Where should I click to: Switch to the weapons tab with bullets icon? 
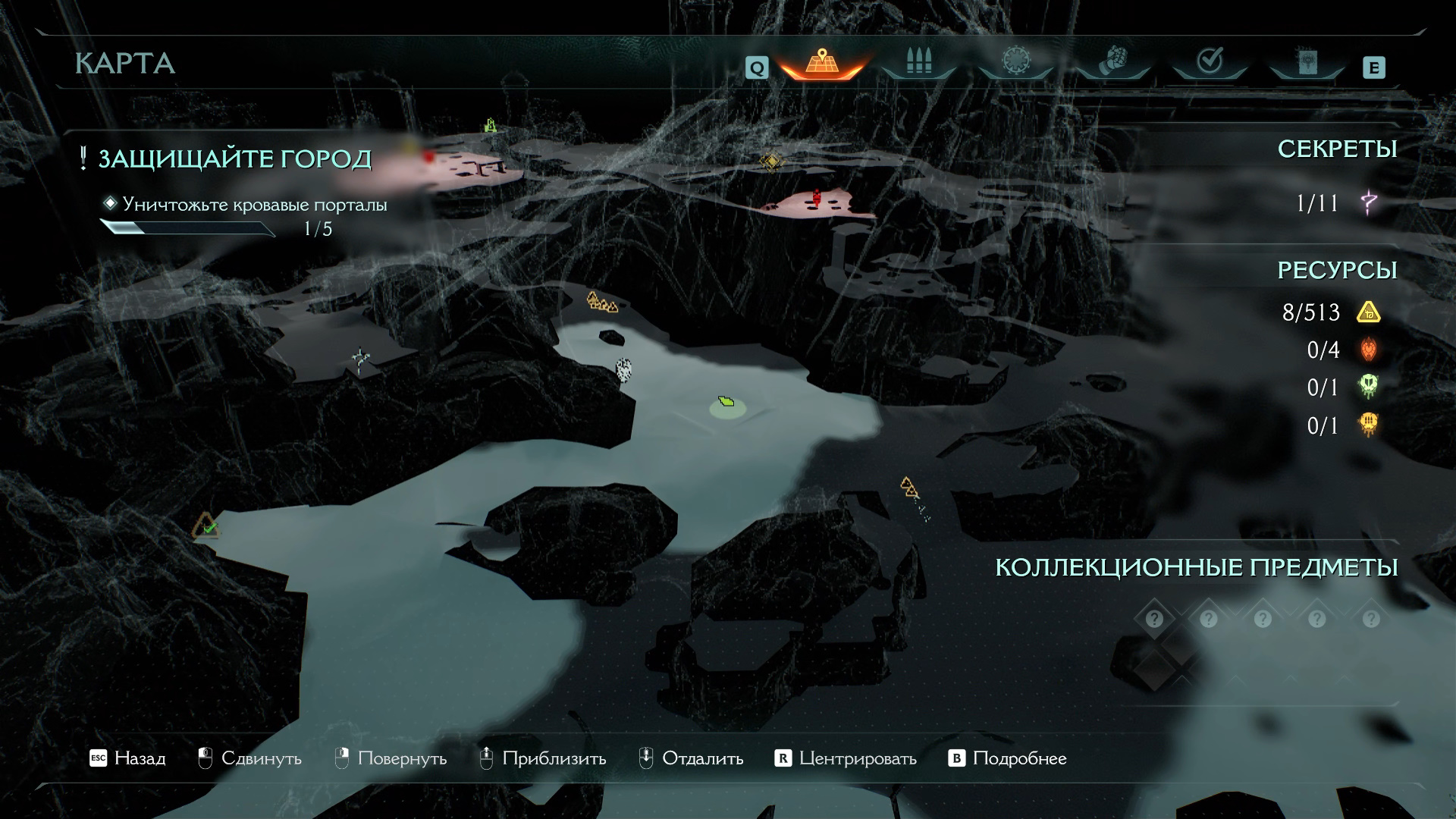pos(918,62)
